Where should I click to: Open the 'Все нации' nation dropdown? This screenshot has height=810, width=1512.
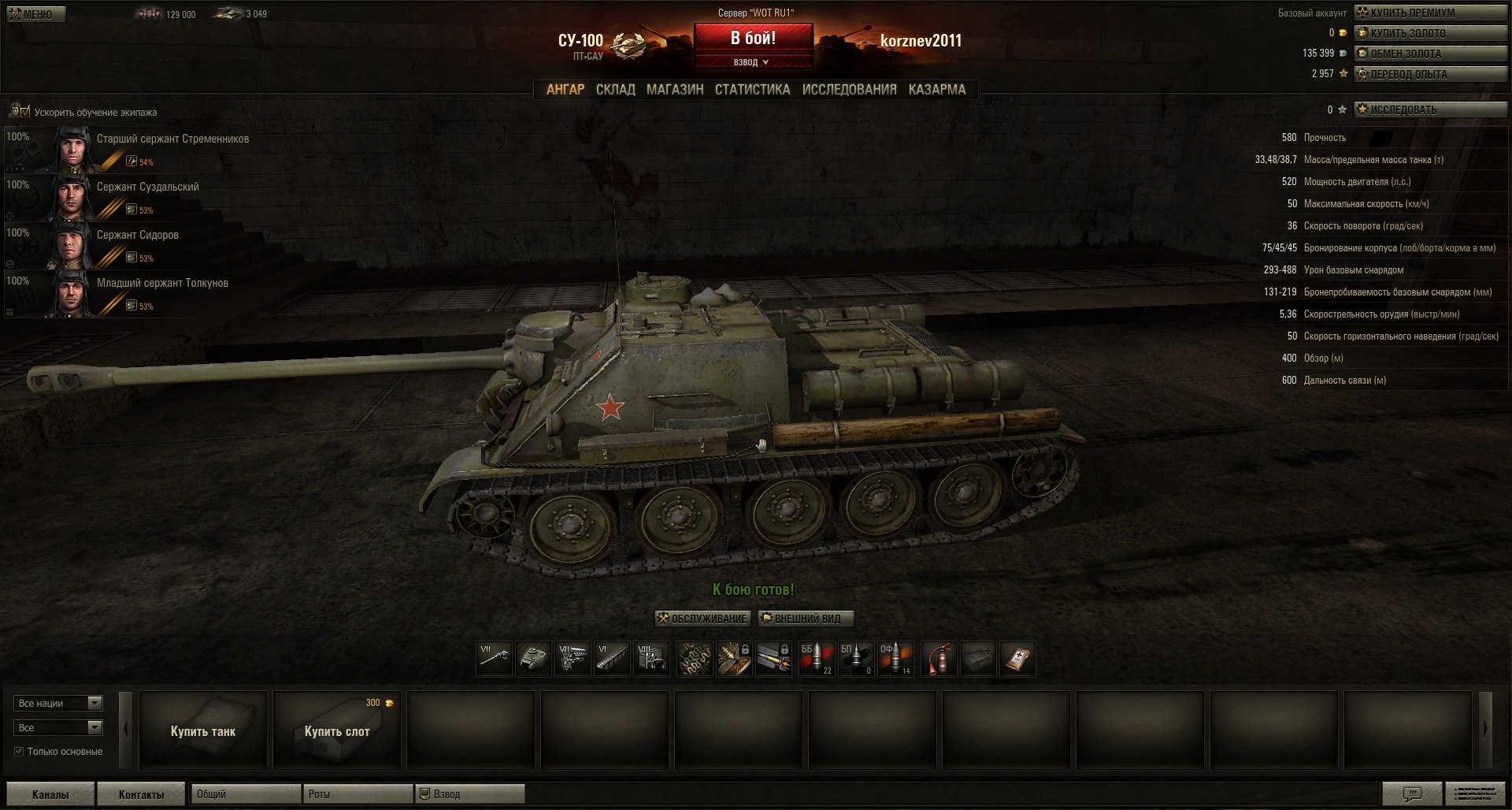(x=58, y=703)
